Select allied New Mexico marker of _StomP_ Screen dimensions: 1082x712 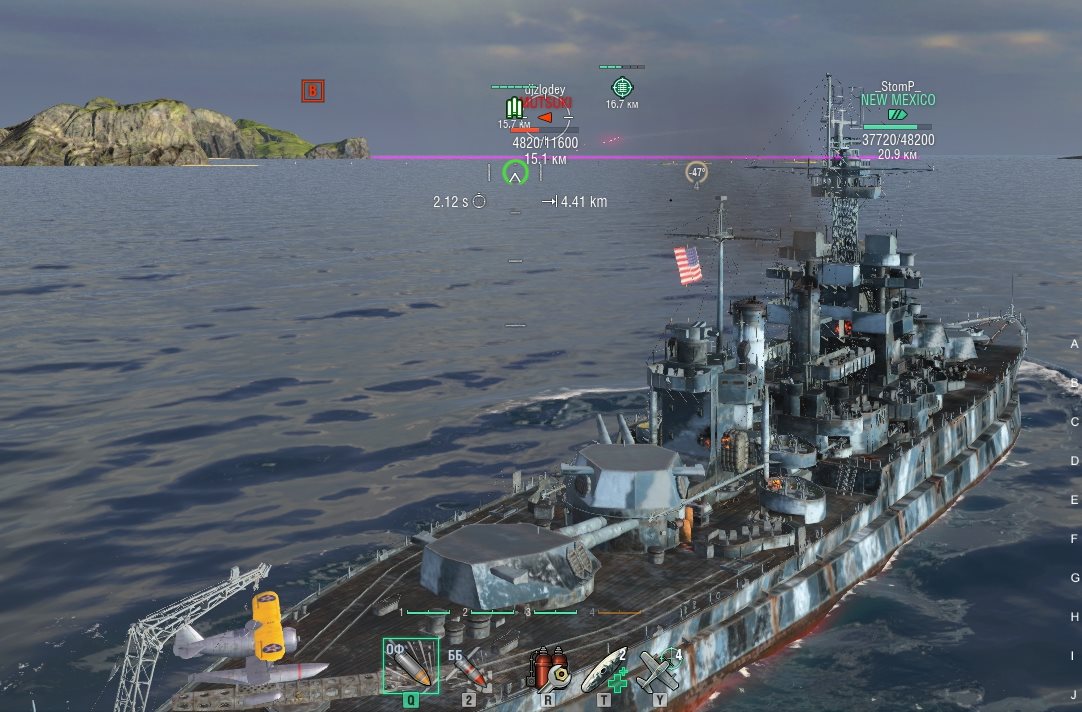(x=897, y=114)
